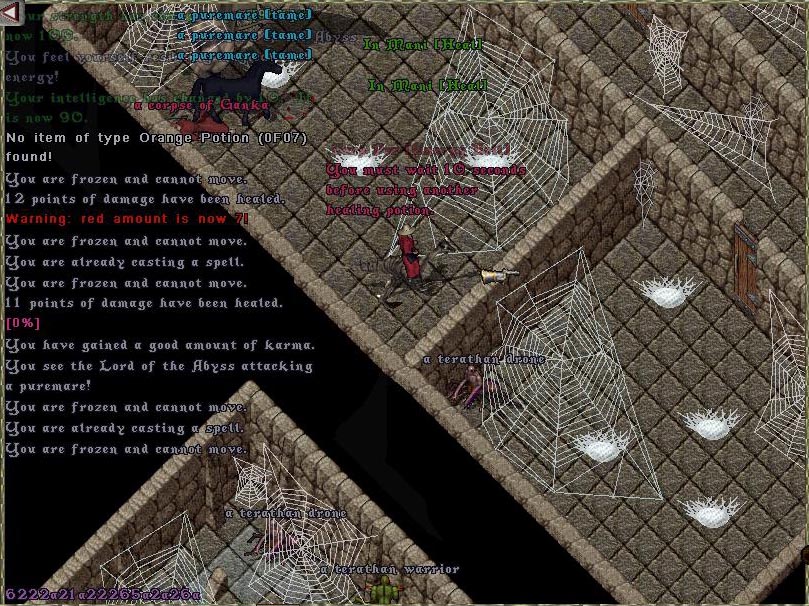Click the red triangle arrow button
The width and height of the screenshot is (809, 606).
point(11,12)
